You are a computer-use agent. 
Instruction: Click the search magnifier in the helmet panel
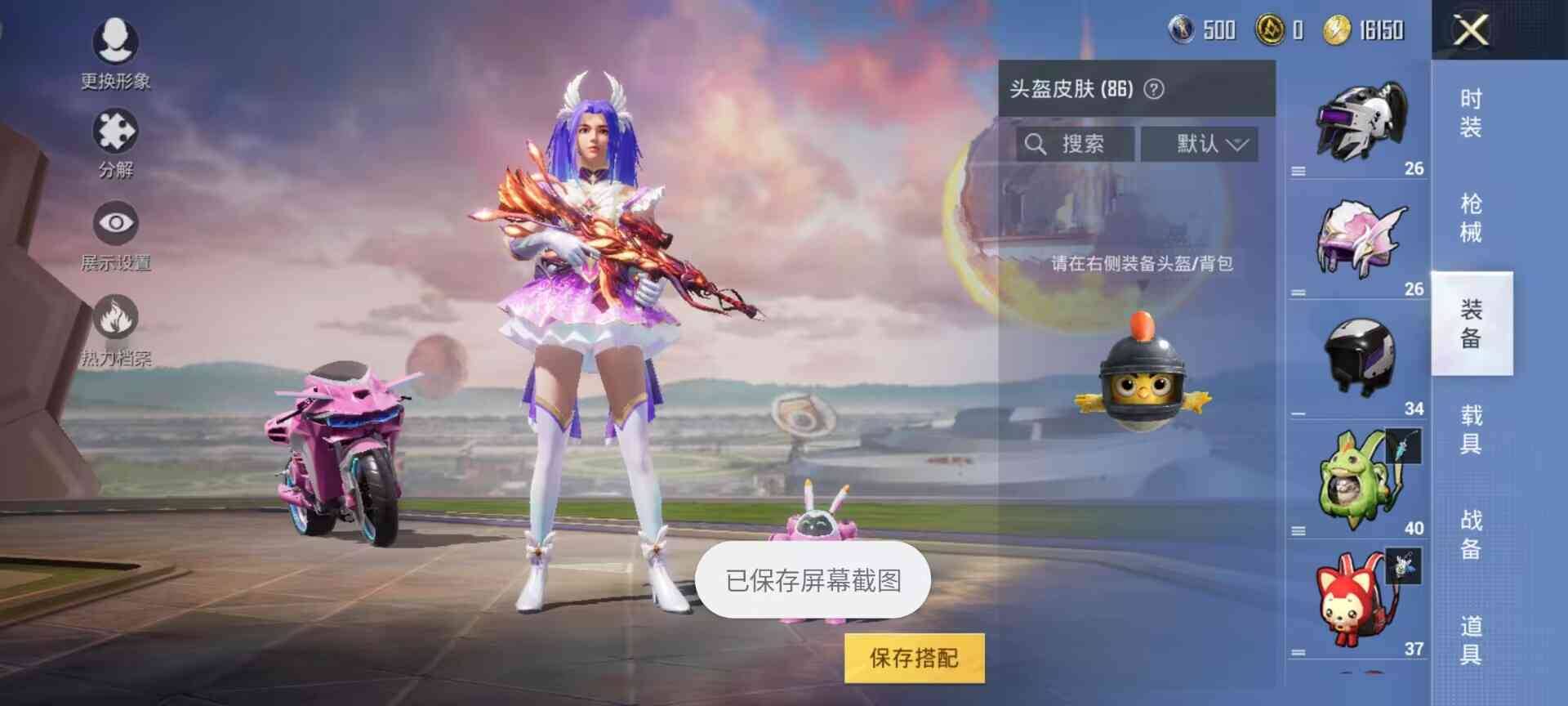coord(1036,144)
